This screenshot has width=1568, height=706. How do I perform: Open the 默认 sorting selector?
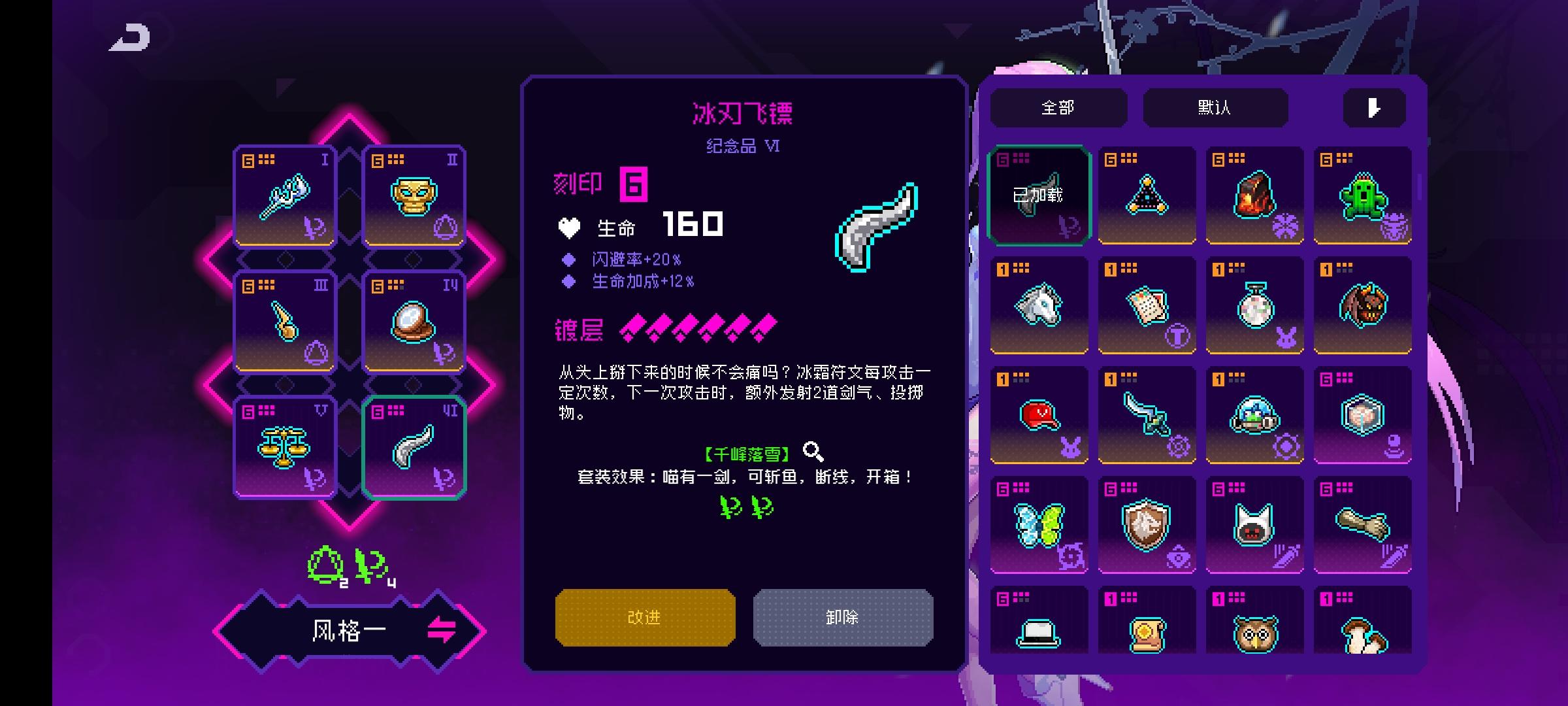[1215, 107]
